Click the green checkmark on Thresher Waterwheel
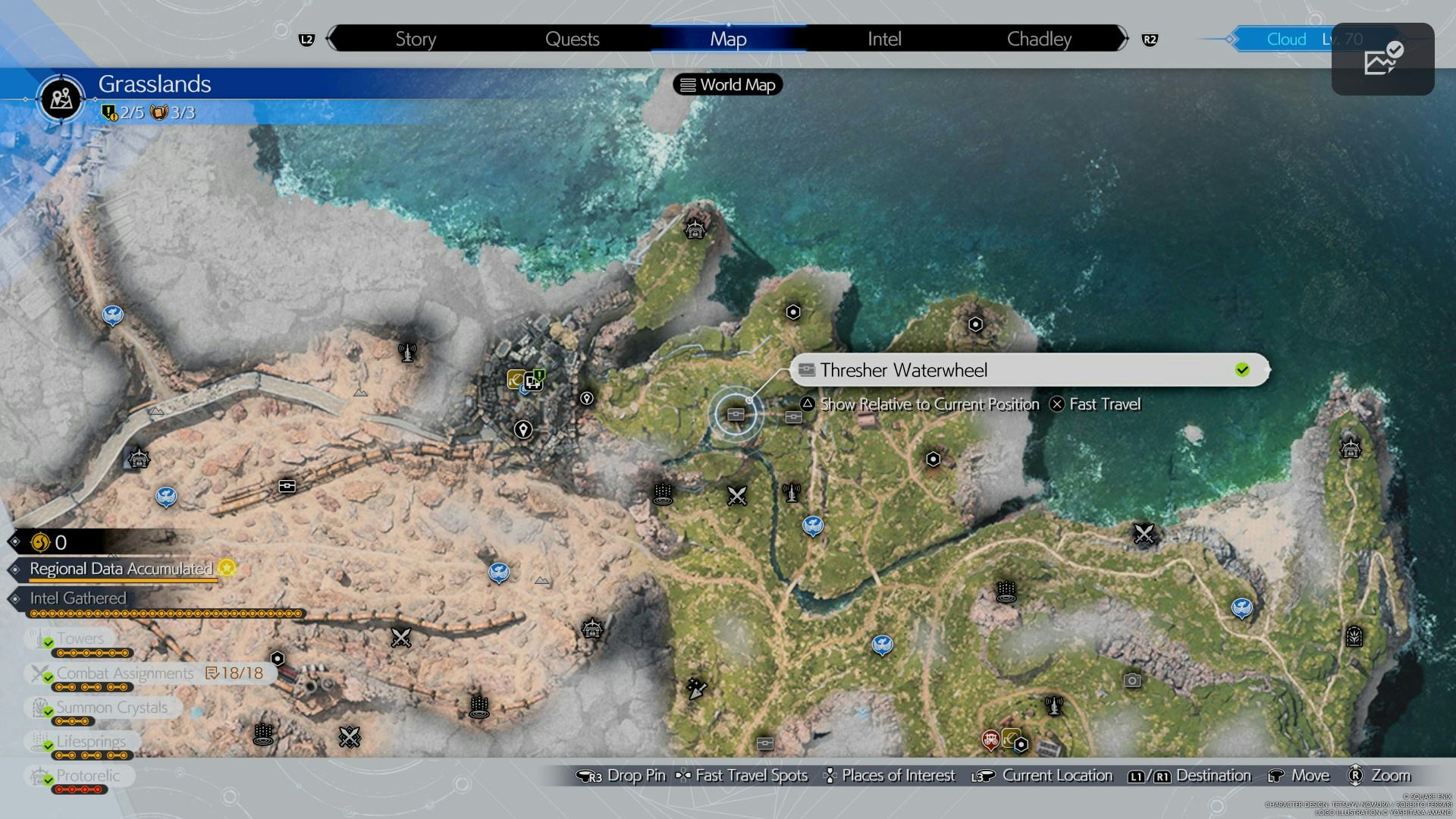Screen dimensions: 1456x819 (1243, 370)
